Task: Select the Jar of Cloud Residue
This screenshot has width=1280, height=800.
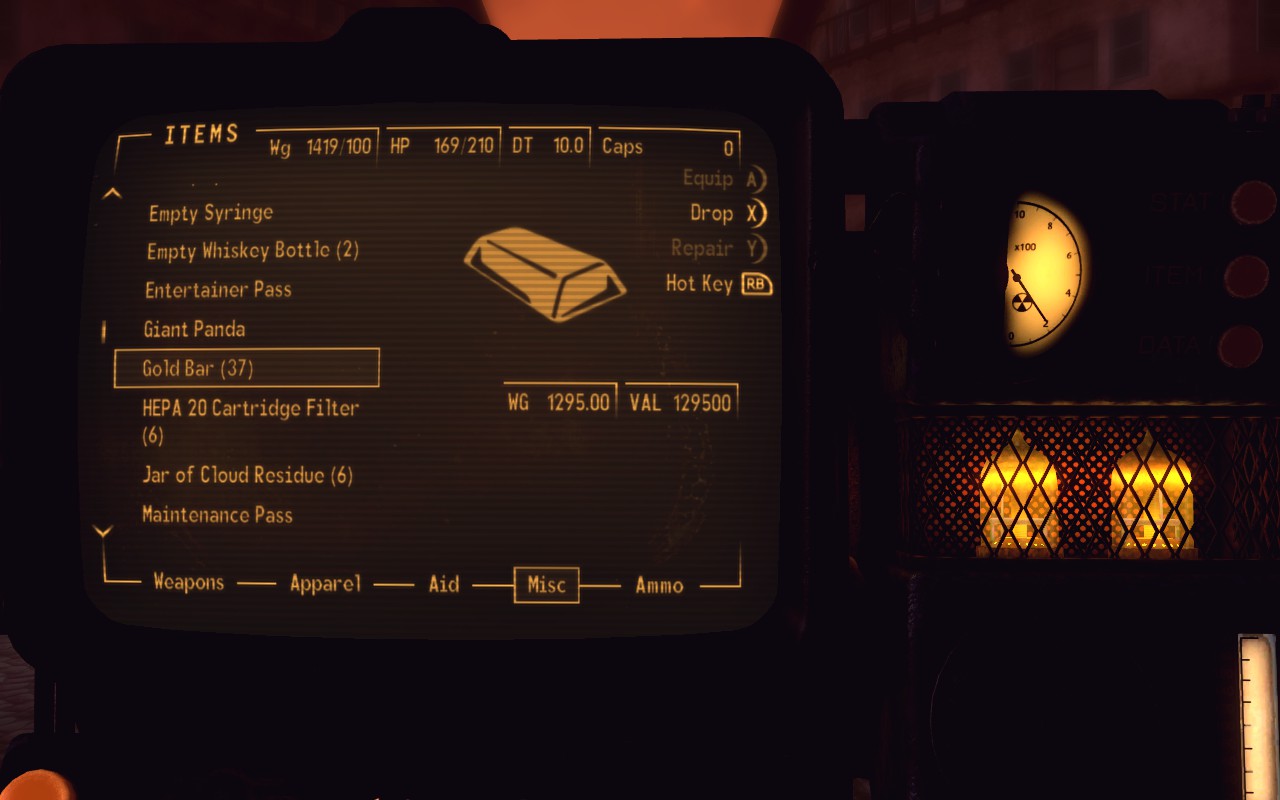Action: (x=247, y=475)
